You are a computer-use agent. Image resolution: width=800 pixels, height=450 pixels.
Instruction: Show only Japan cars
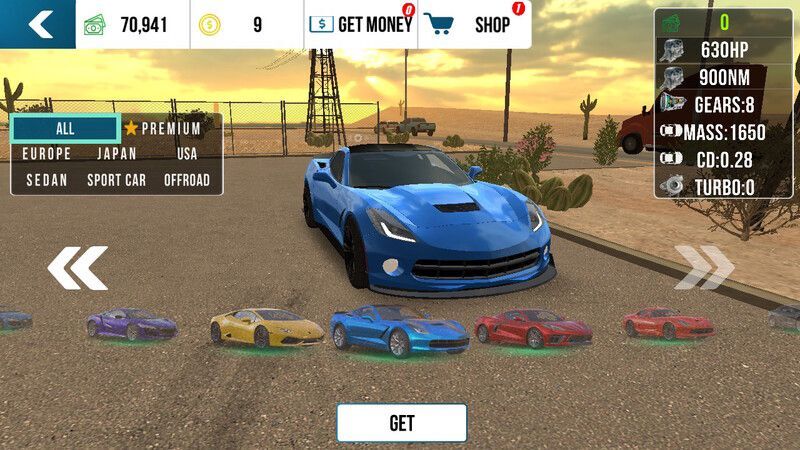pos(117,154)
